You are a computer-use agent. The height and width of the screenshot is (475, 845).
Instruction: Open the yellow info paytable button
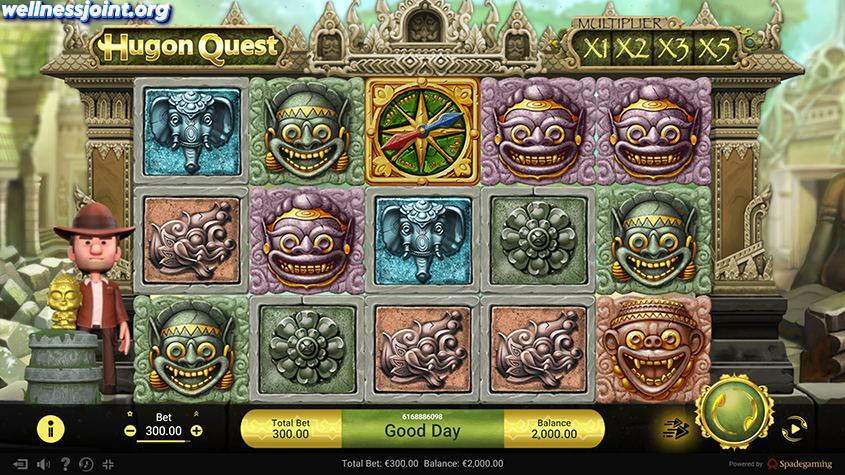point(51,428)
